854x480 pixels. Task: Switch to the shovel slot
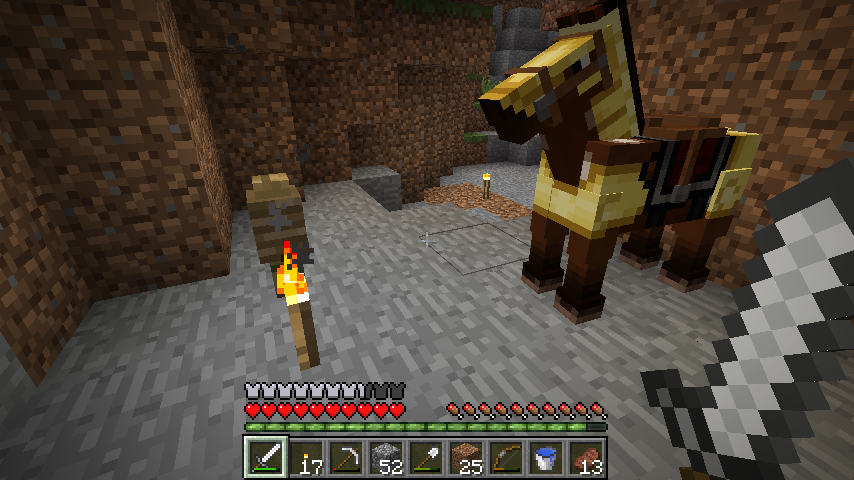pyautogui.click(x=426, y=458)
